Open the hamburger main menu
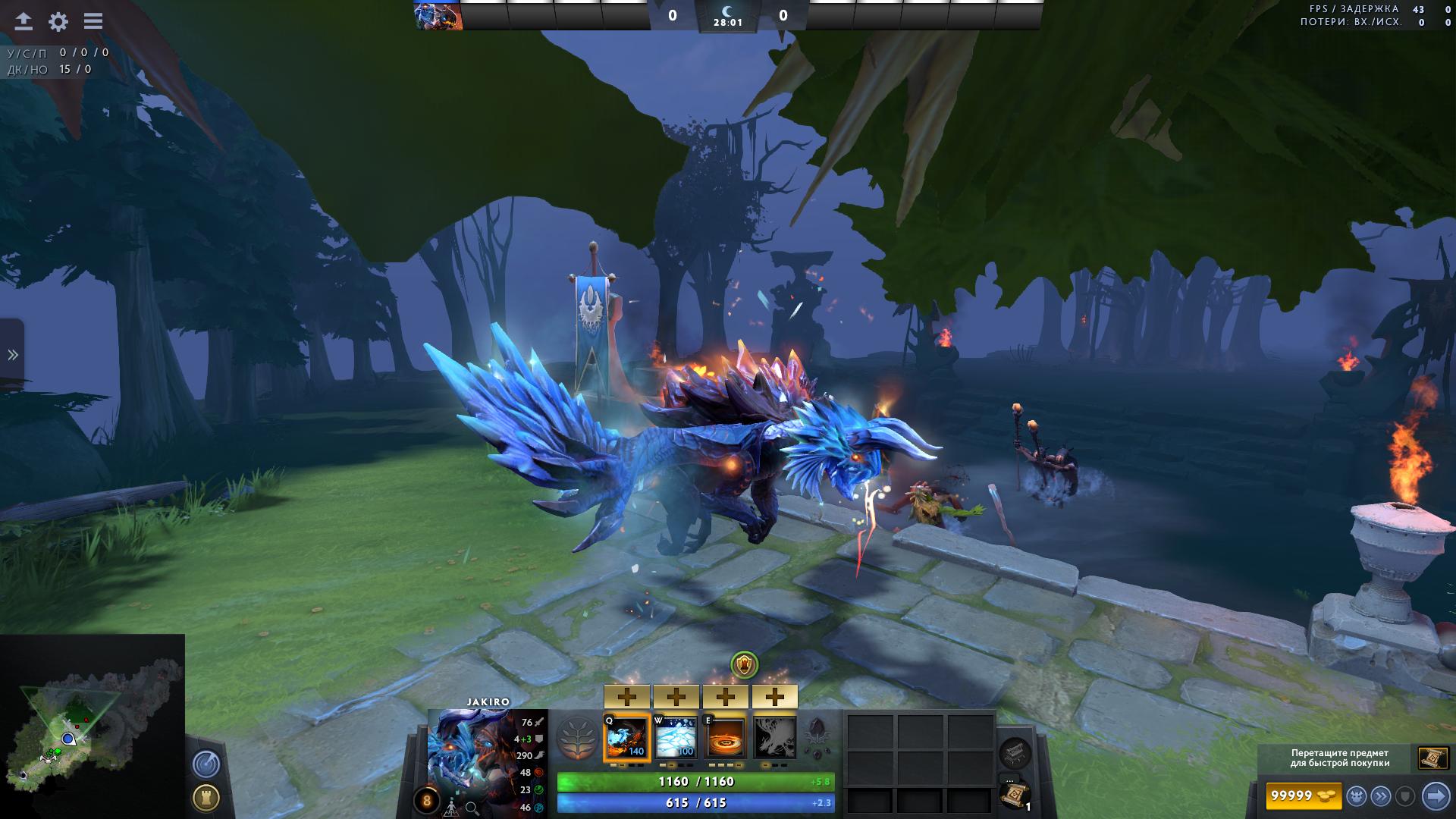The image size is (1456, 819). [x=93, y=21]
